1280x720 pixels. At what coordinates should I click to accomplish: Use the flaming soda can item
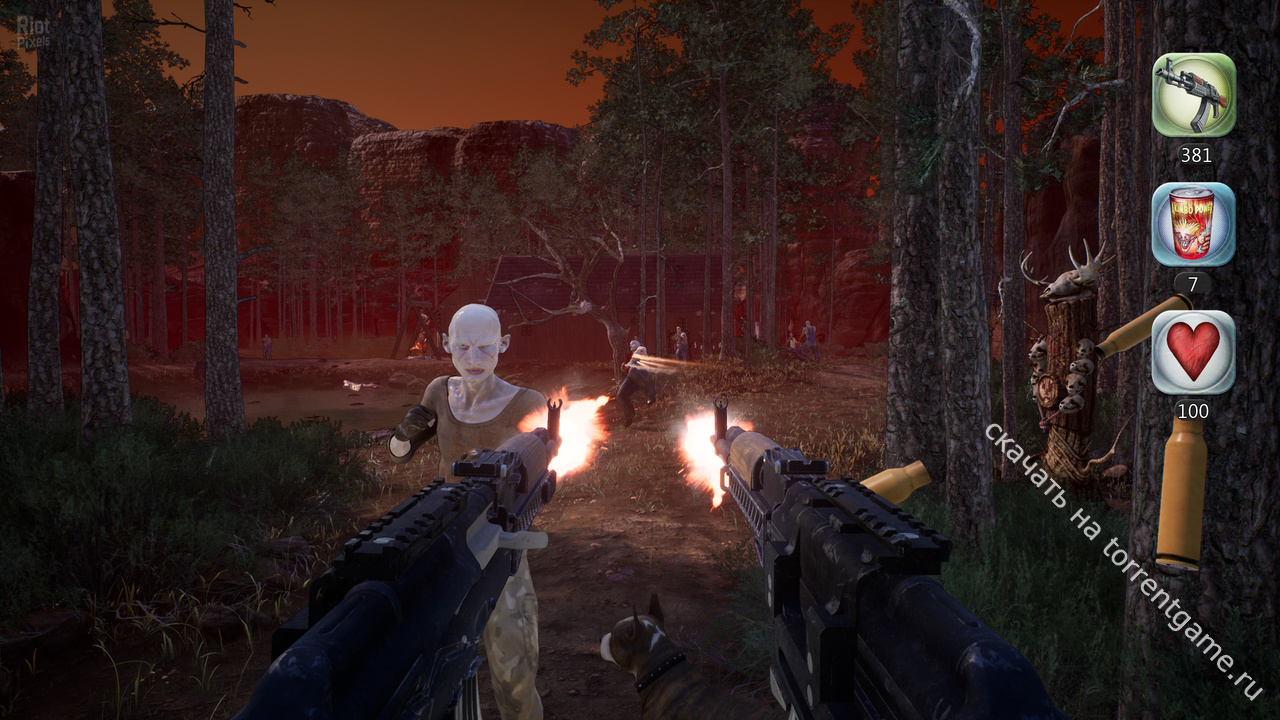(1194, 224)
